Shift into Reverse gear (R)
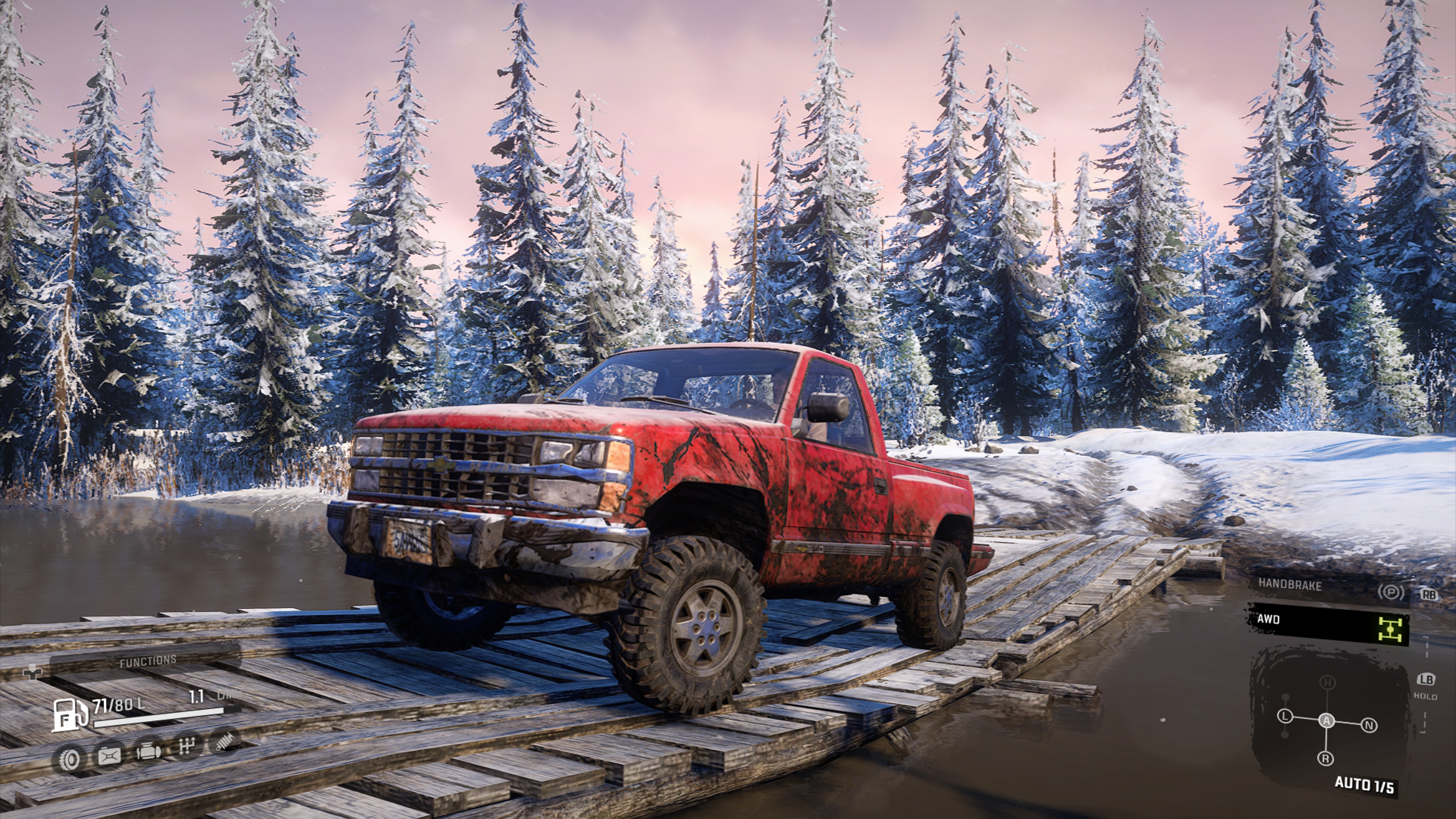 (x=1326, y=758)
